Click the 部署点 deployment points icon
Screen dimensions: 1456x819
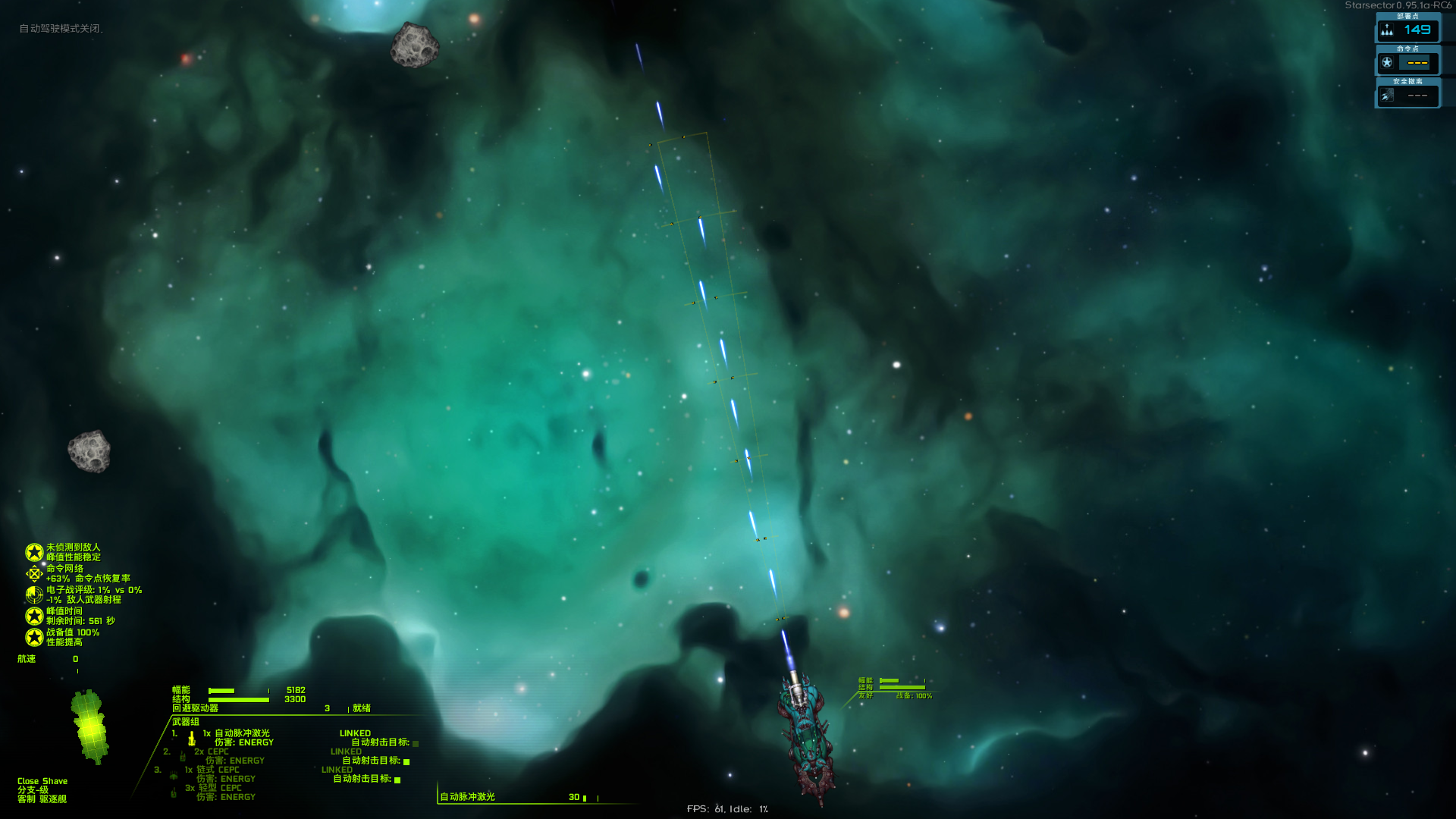pos(1387,30)
